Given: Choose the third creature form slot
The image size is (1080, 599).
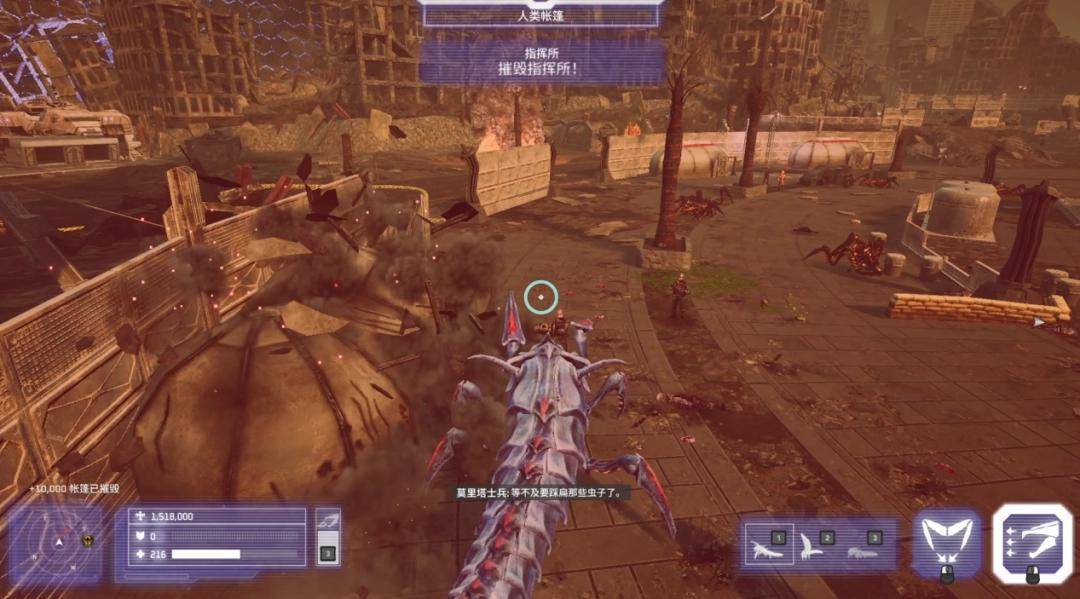Looking at the screenshot, I should [862, 545].
